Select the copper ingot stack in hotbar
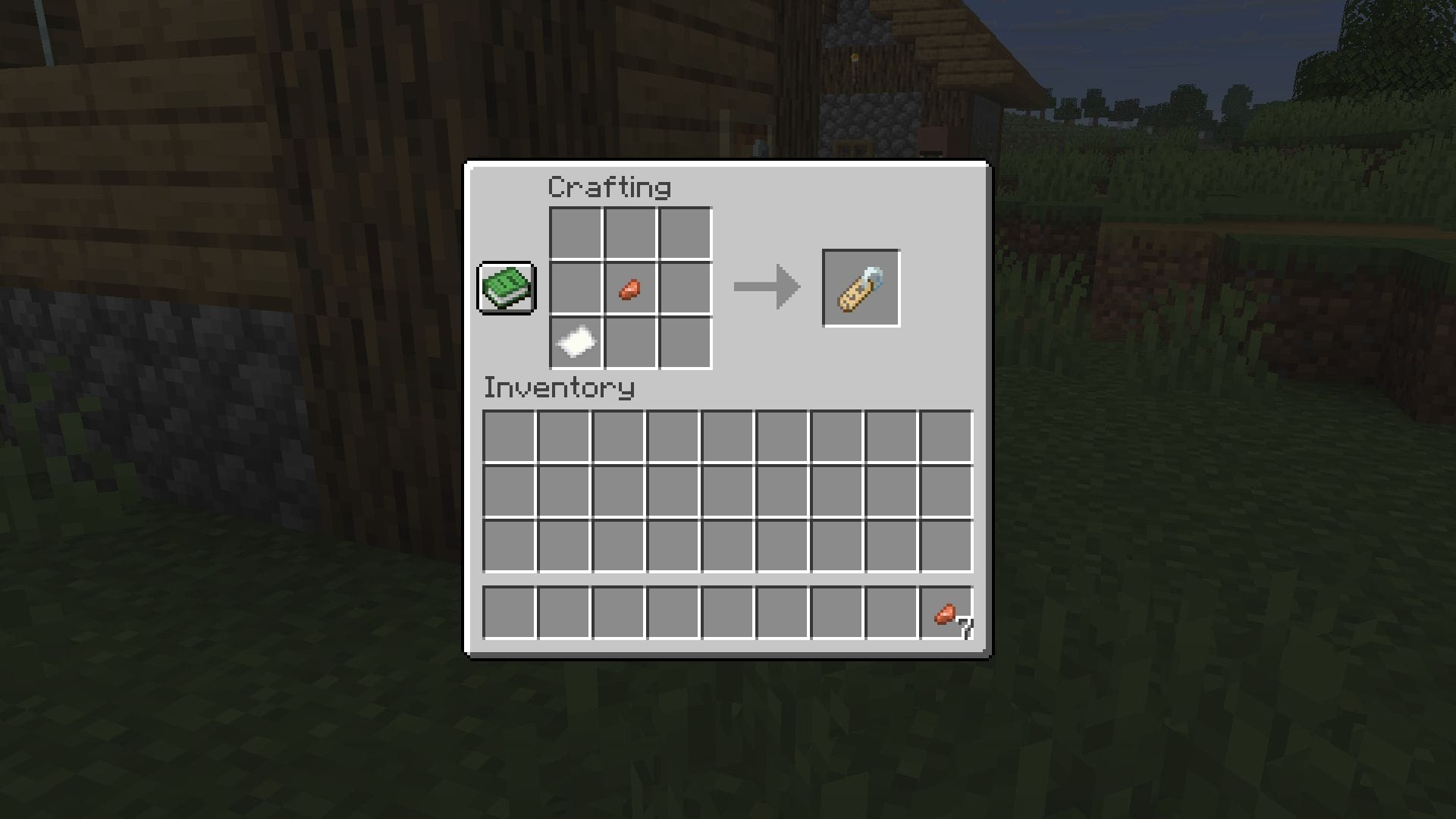 [946, 613]
